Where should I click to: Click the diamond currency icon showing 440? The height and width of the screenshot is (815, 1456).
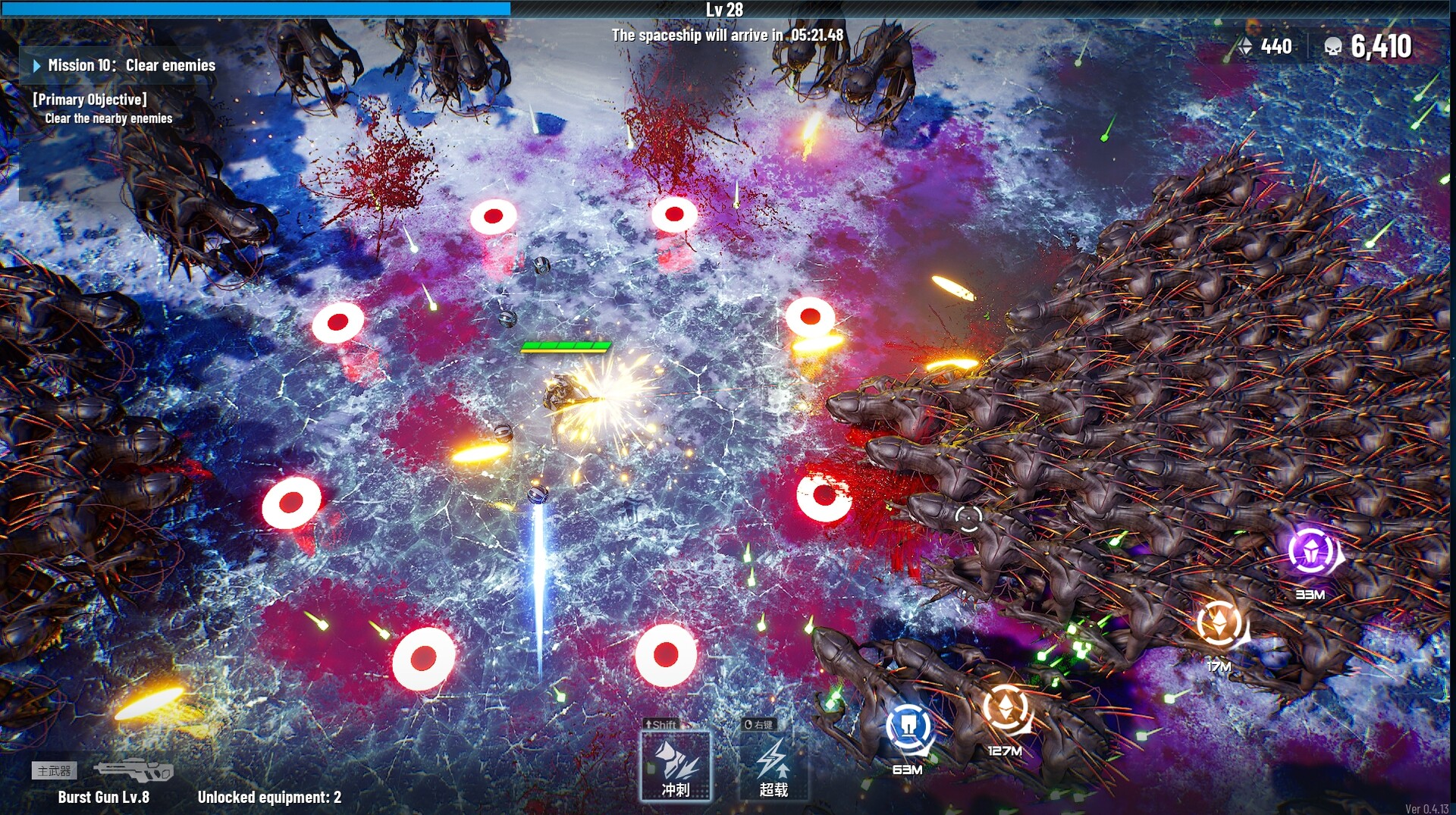1247,46
